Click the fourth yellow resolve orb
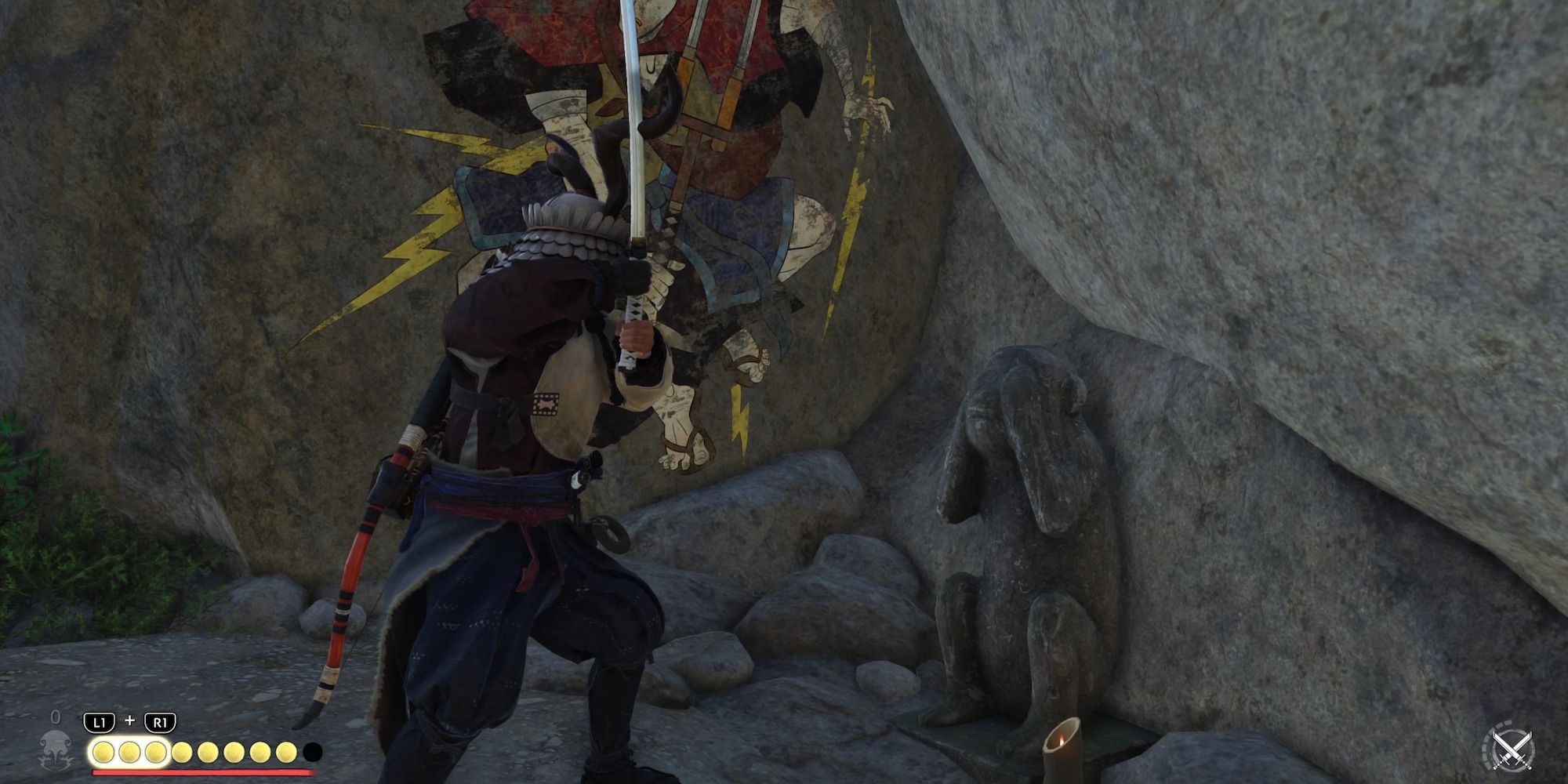The height and width of the screenshot is (784, 1568). 181,752
